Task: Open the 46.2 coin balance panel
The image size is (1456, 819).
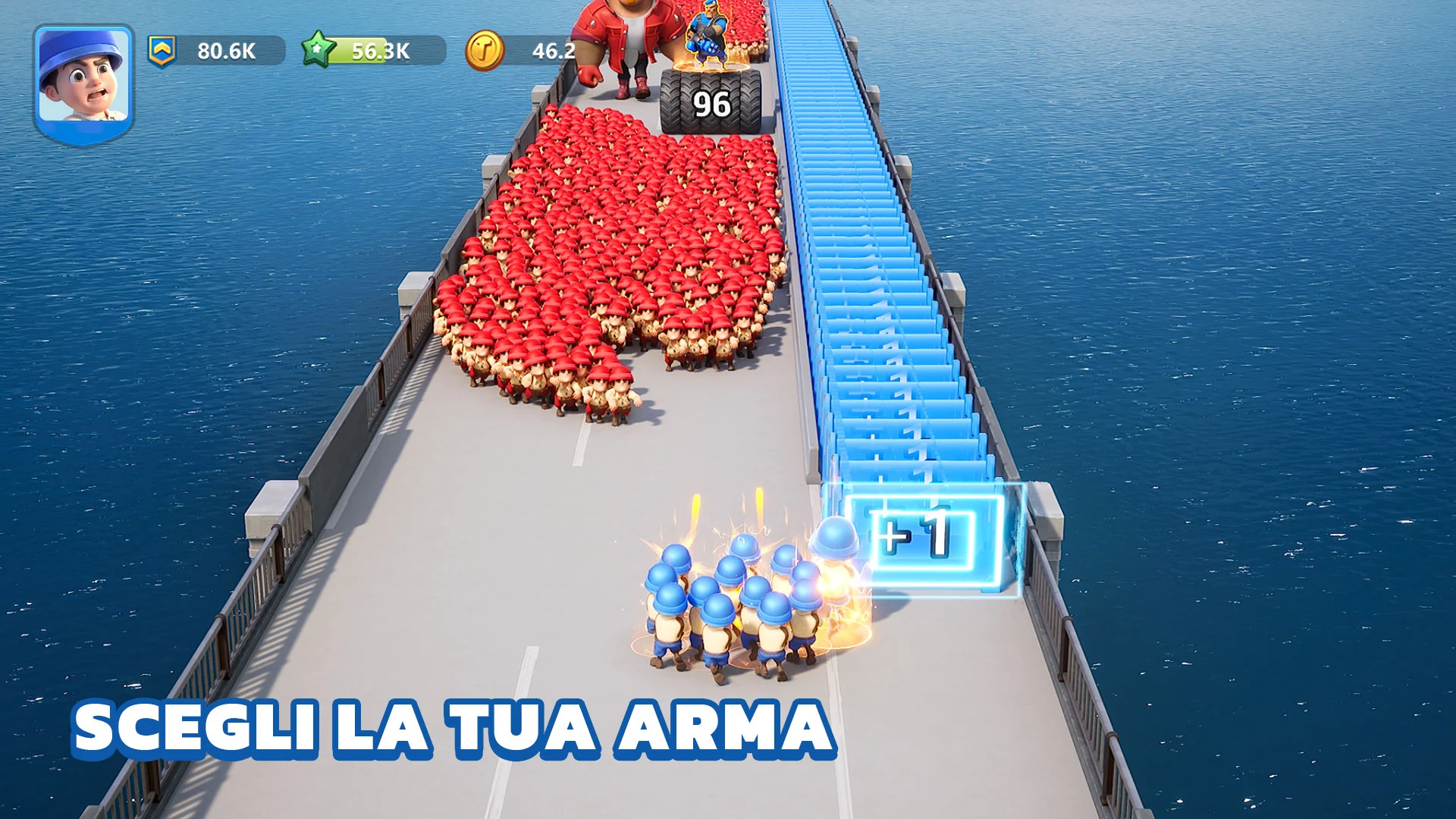Action: pyautogui.click(x=553, y=52)
